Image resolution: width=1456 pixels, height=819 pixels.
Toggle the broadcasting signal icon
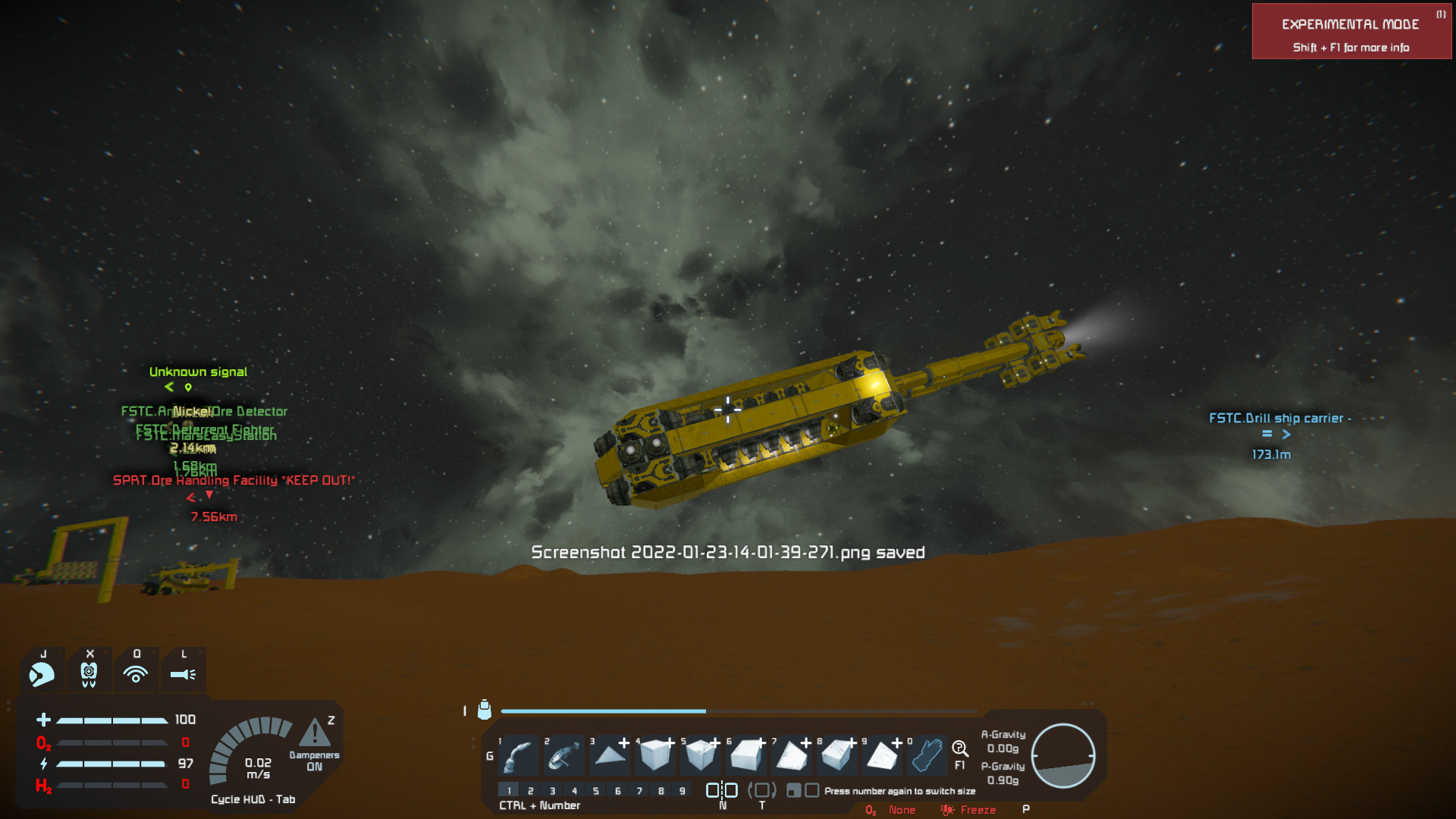136,673
